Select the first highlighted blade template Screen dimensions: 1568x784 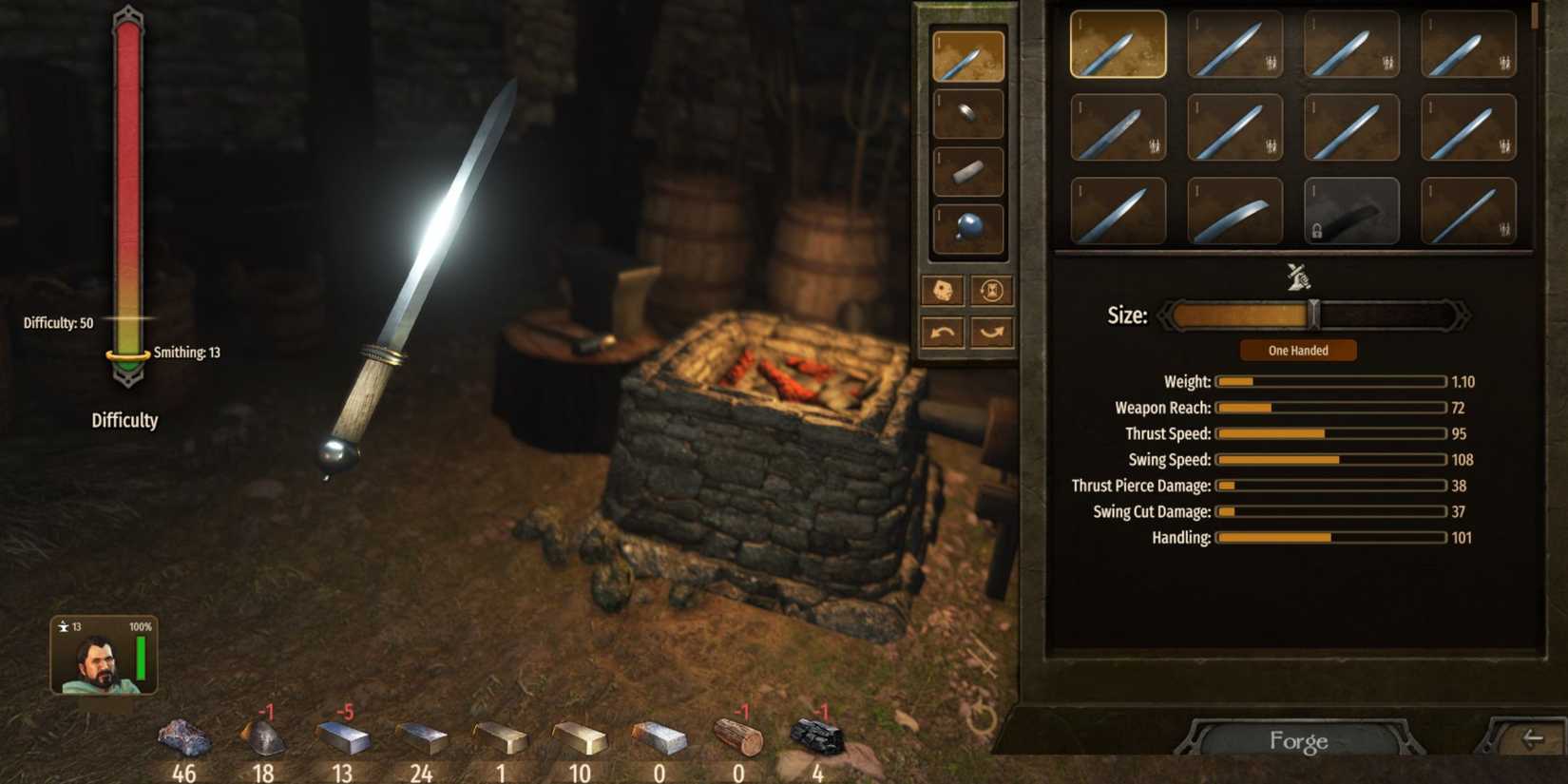click(1119, 42)
